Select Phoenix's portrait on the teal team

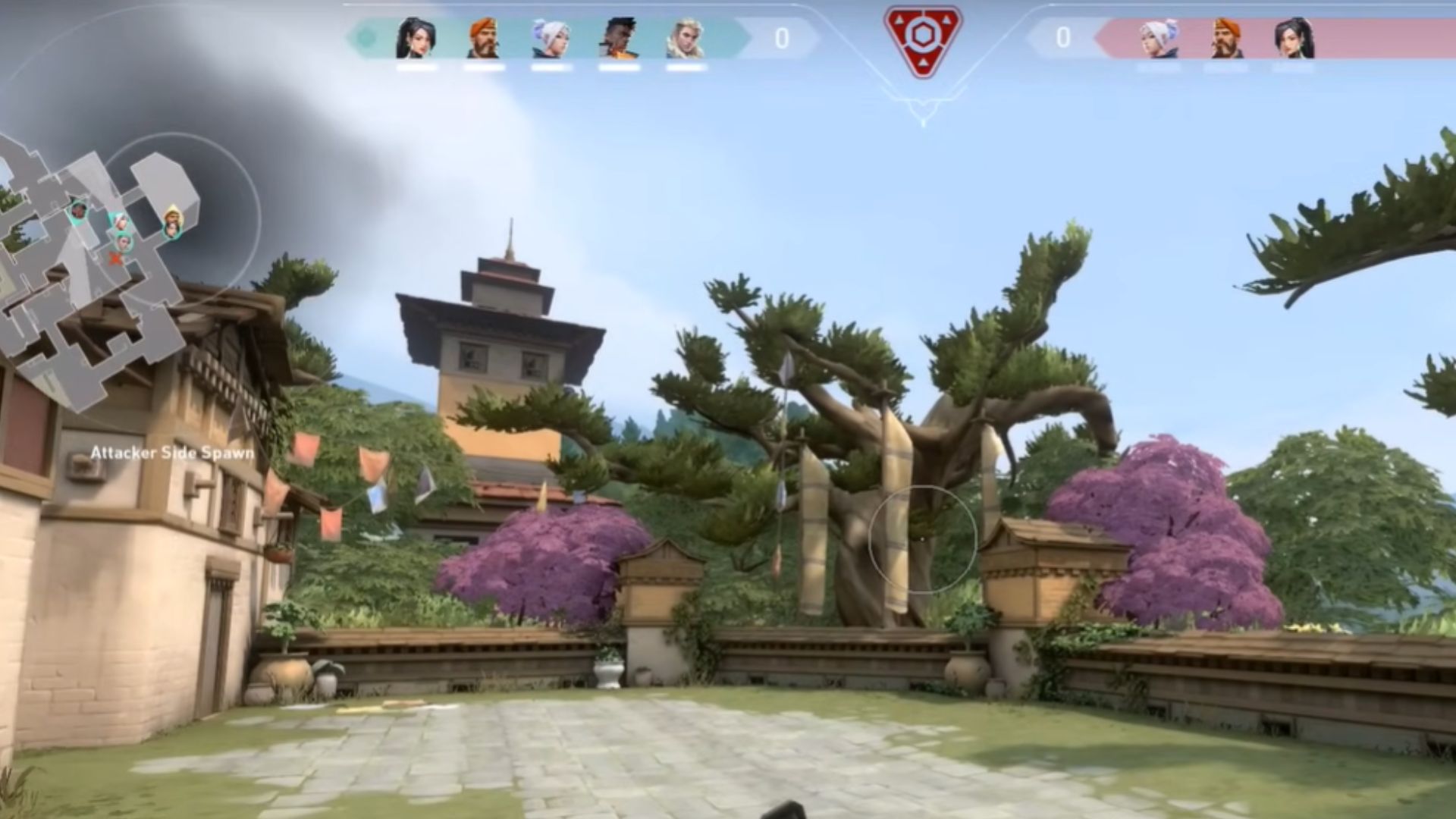click(618, 38)
